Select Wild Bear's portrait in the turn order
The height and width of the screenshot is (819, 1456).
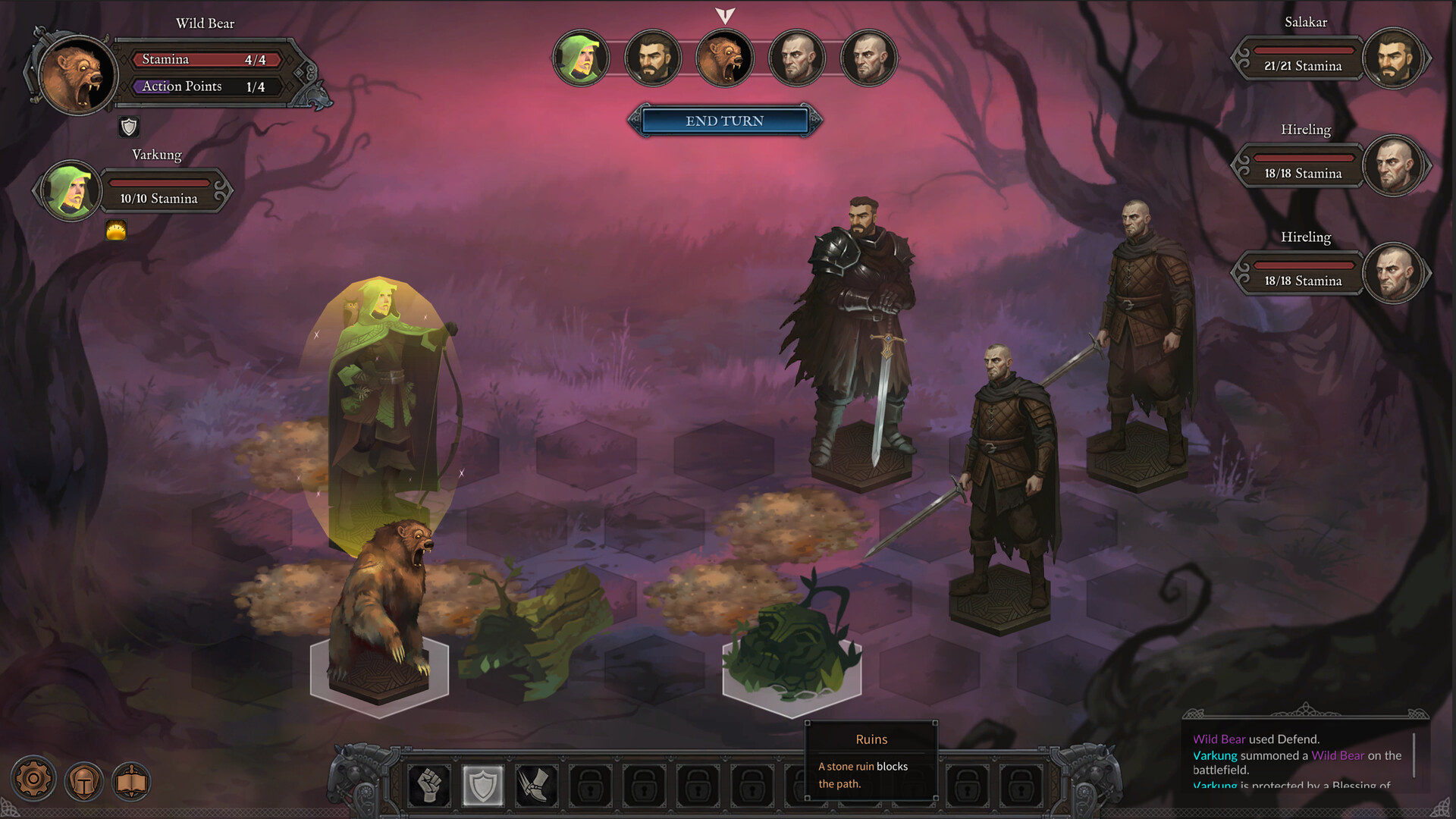[x=724, y=58]
